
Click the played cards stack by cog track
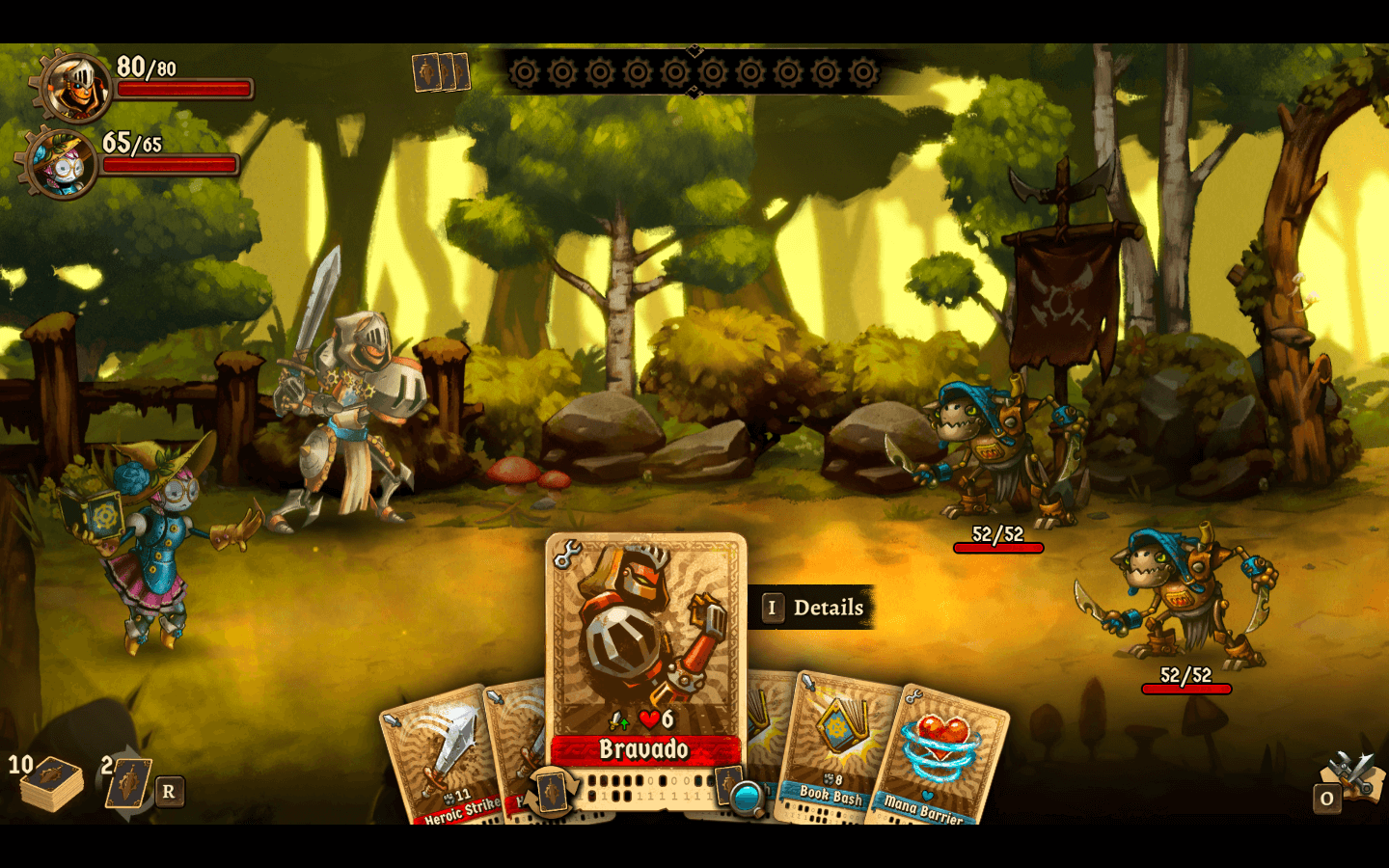point(441,72)
